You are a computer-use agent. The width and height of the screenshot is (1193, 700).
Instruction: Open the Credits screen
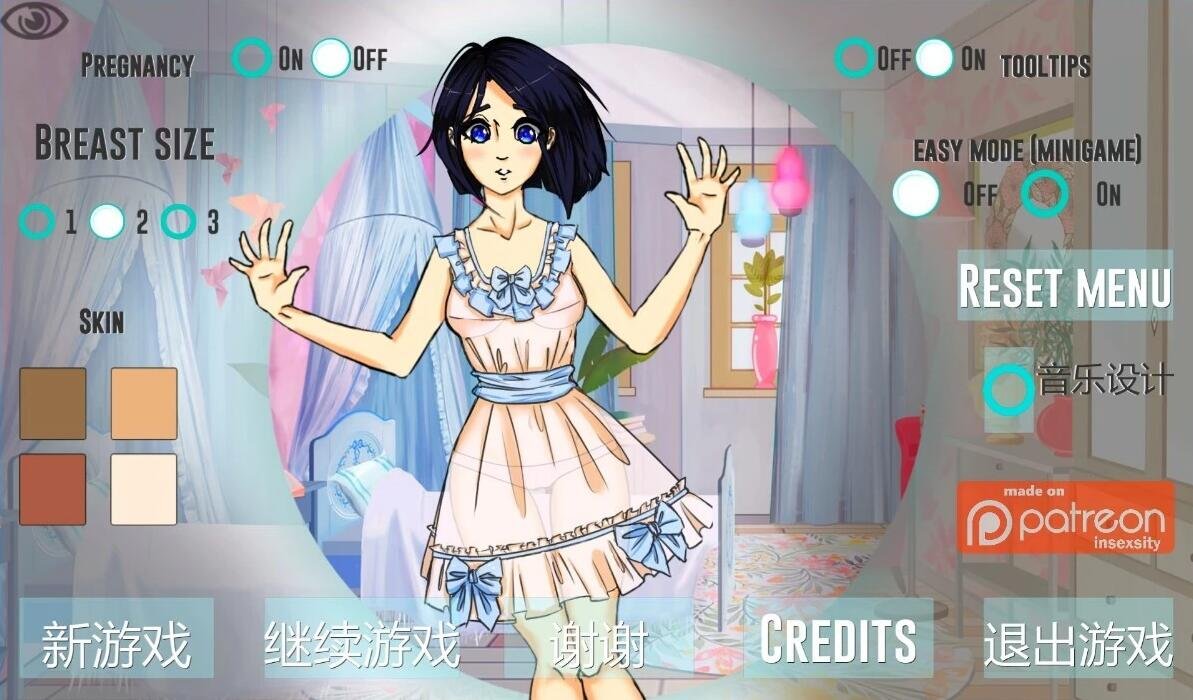(838, 639)
